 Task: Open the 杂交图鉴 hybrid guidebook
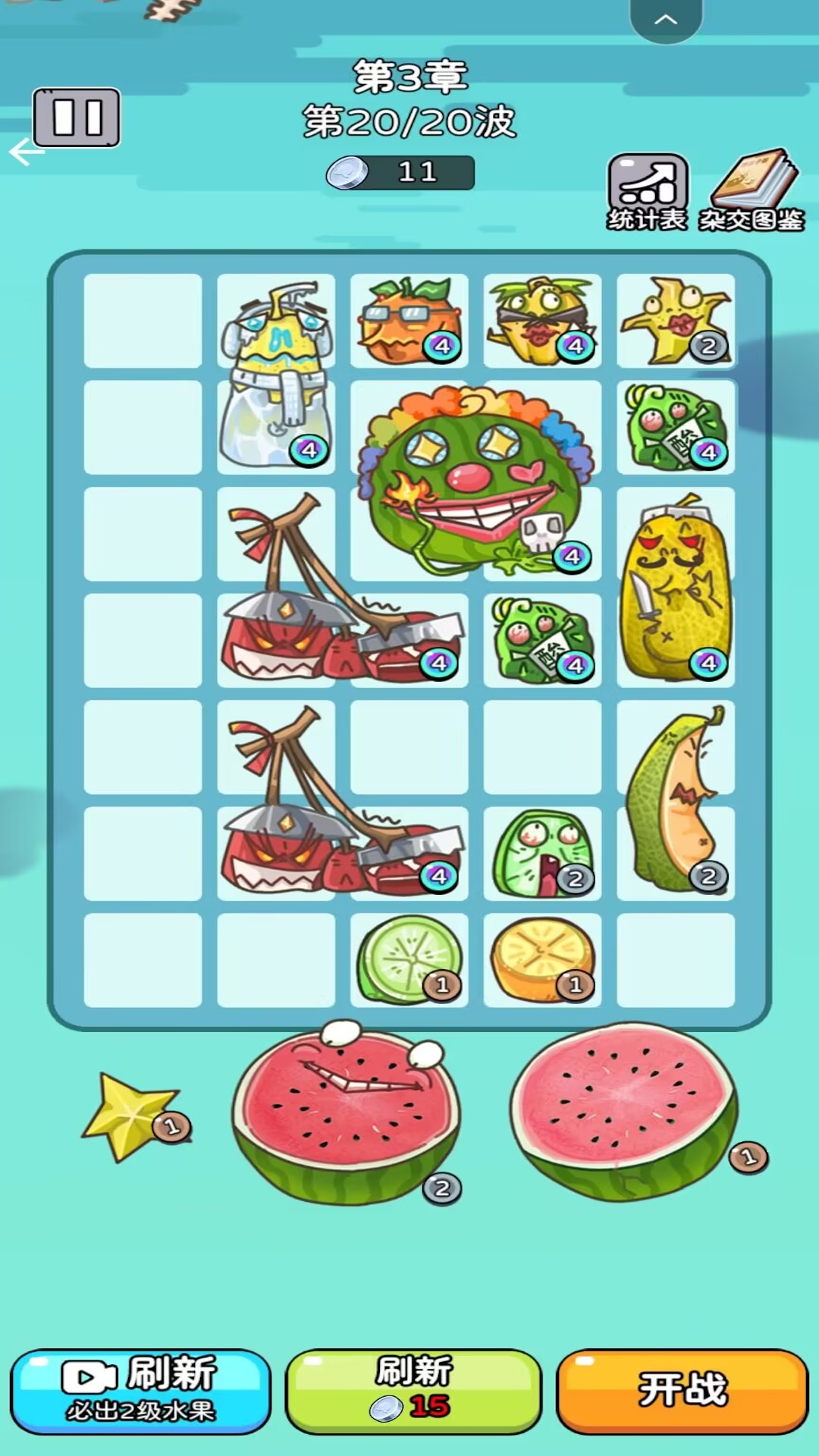pos(752,190)
